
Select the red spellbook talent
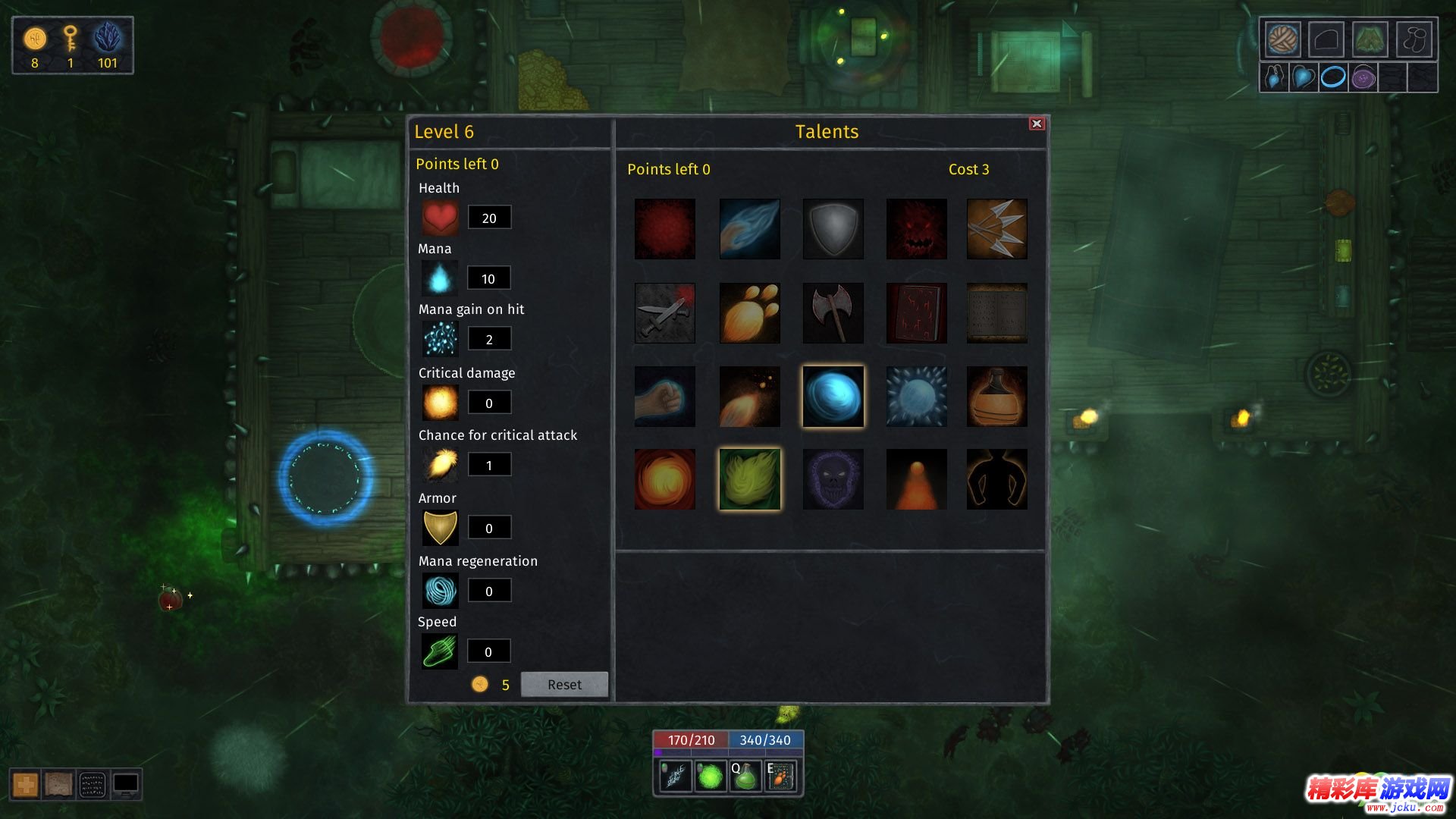pos(916,313)
